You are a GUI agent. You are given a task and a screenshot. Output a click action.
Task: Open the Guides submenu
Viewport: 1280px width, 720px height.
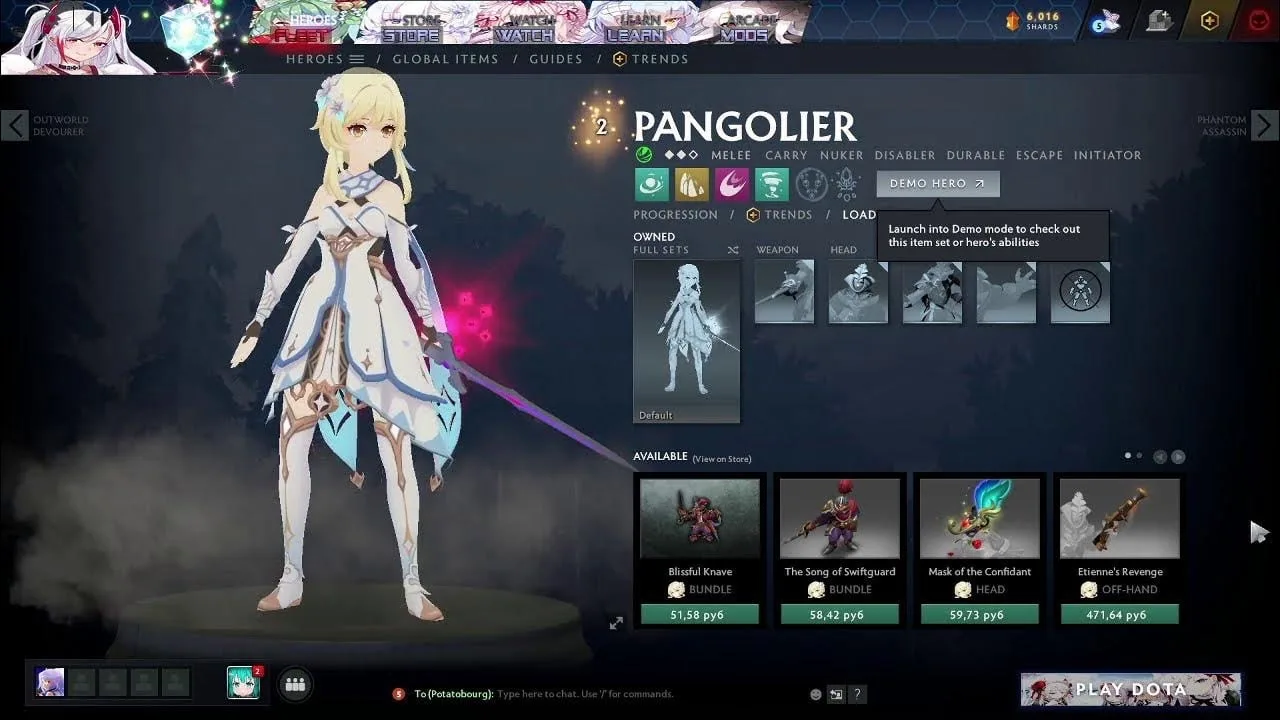pos(556,59)
